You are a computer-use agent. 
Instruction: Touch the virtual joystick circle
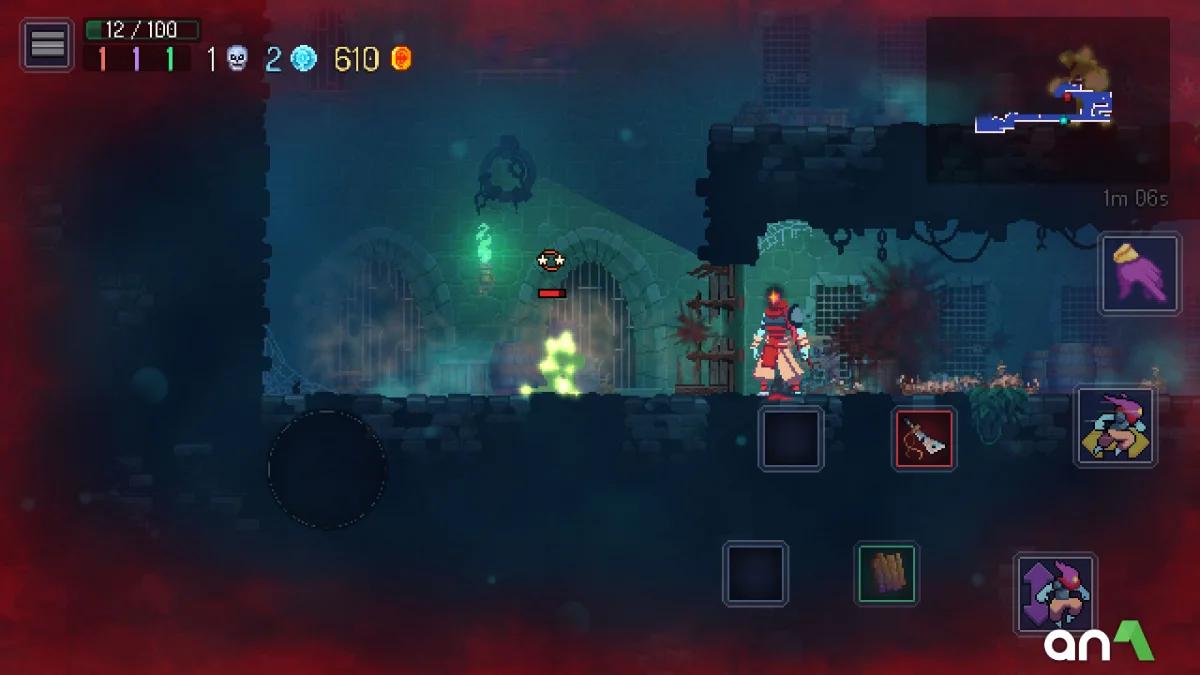click(327, 468)
